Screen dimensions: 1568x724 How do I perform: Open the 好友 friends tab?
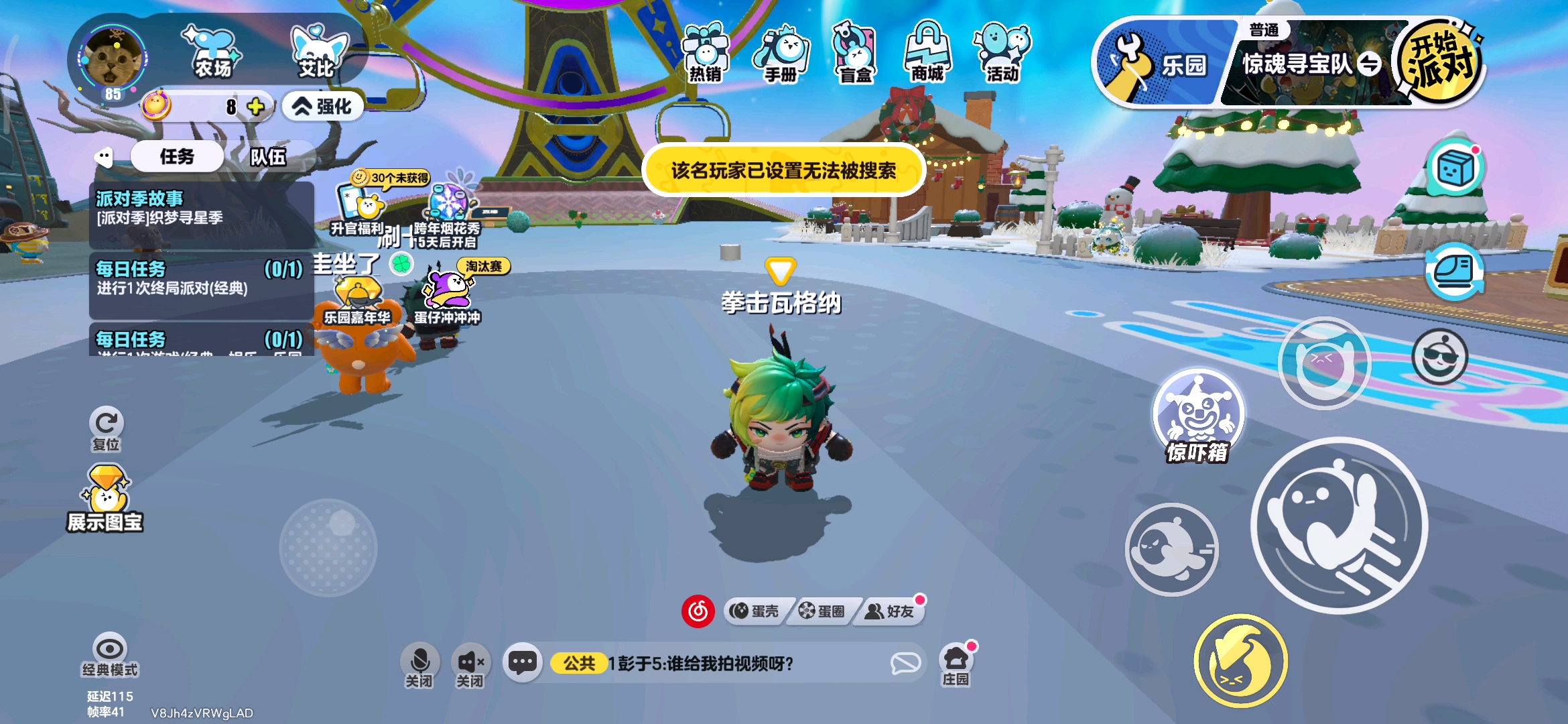pos(889,611)
